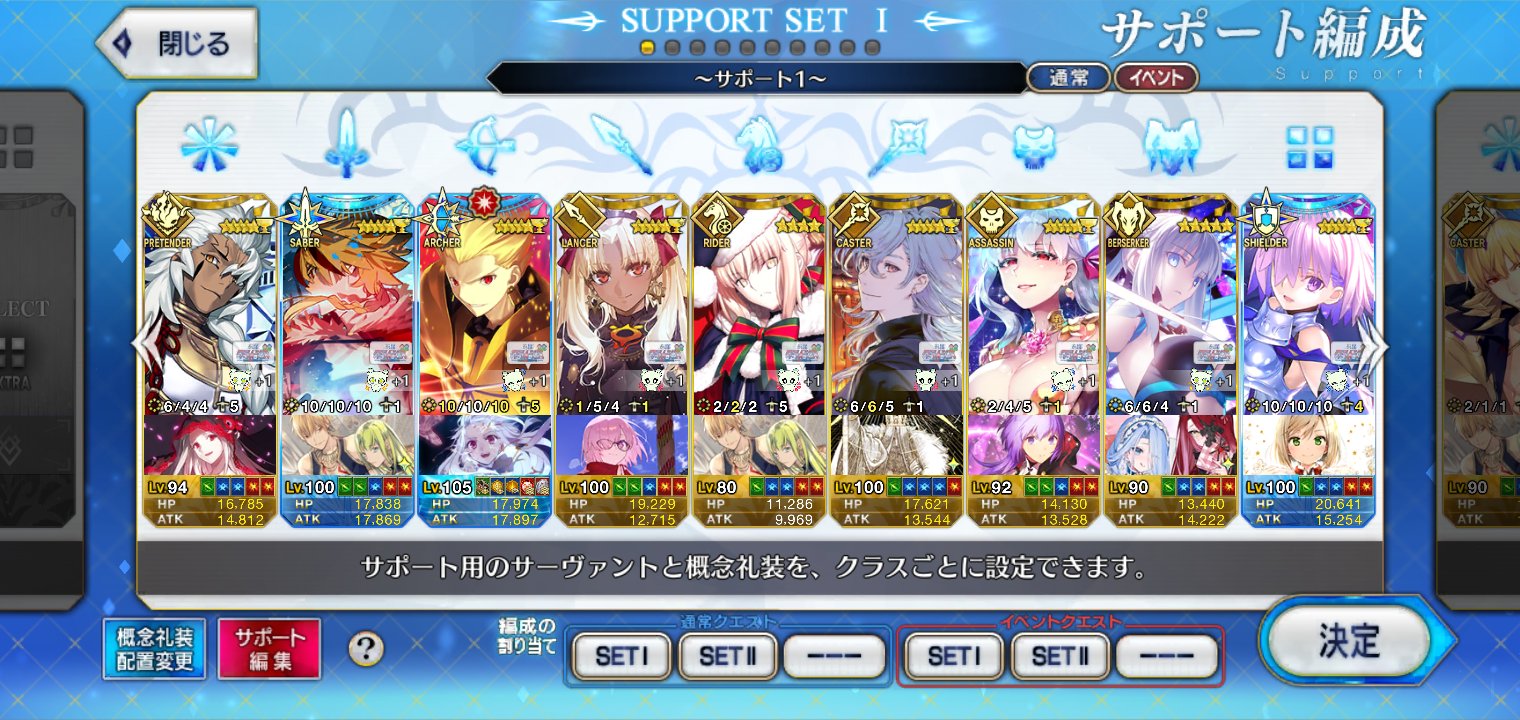Image resolution: width=1520 pixels, height=720 pixels.
Task: Open サポート編集
Action: point(270,649)
